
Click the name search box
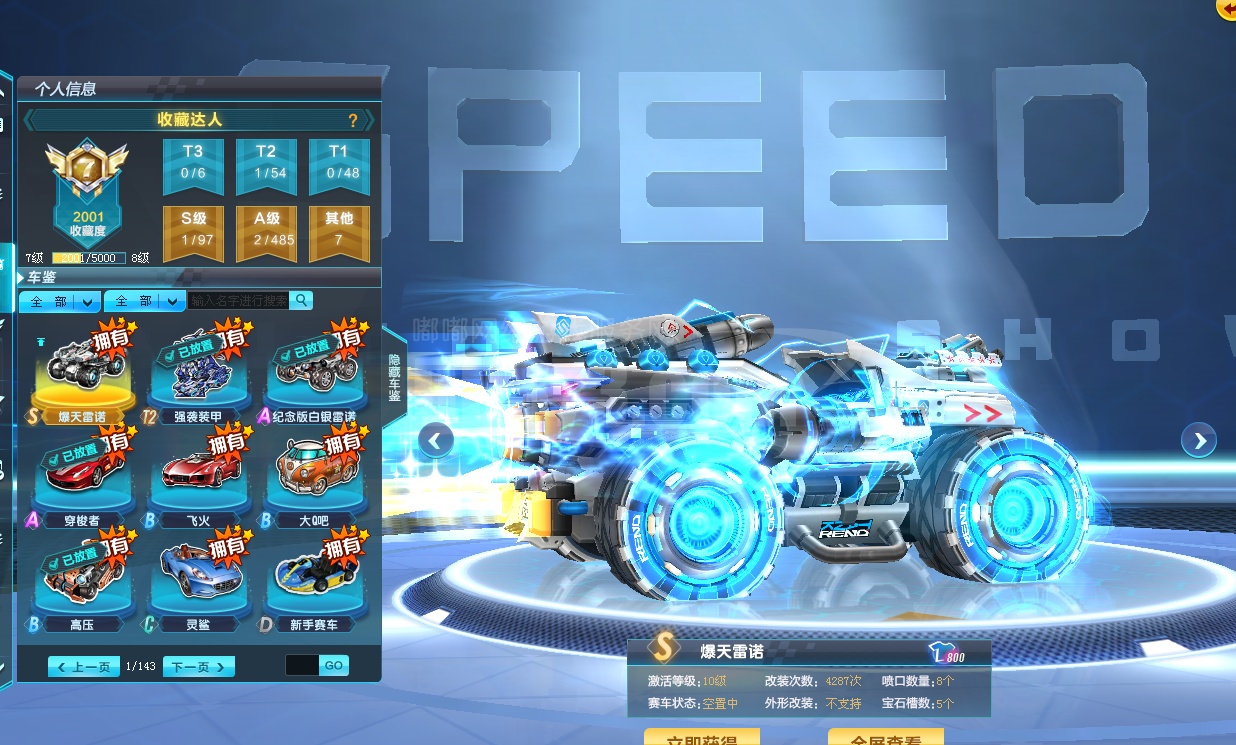tap(238, 300)
